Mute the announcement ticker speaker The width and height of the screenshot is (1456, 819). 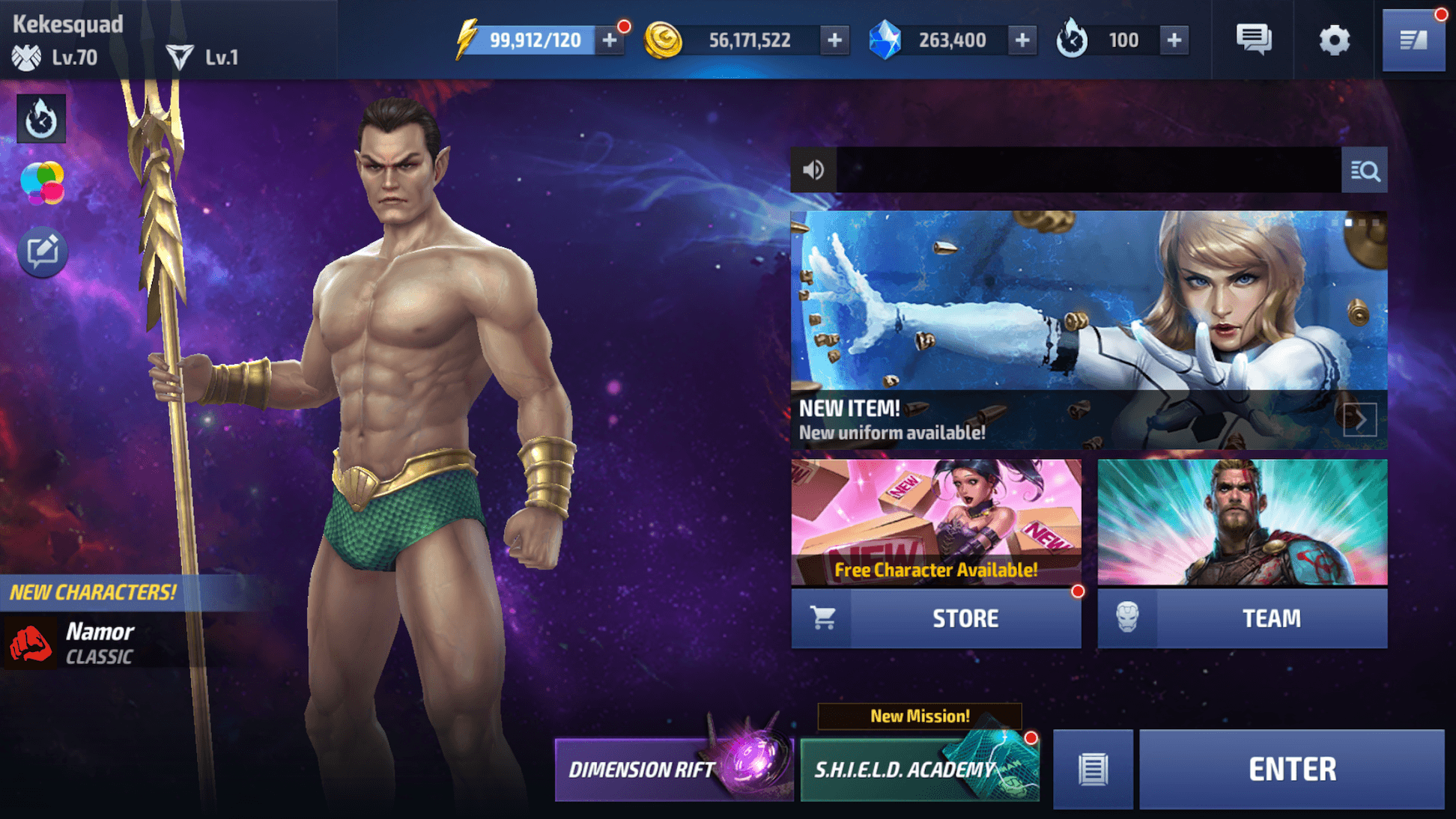[x=814, y=170]
